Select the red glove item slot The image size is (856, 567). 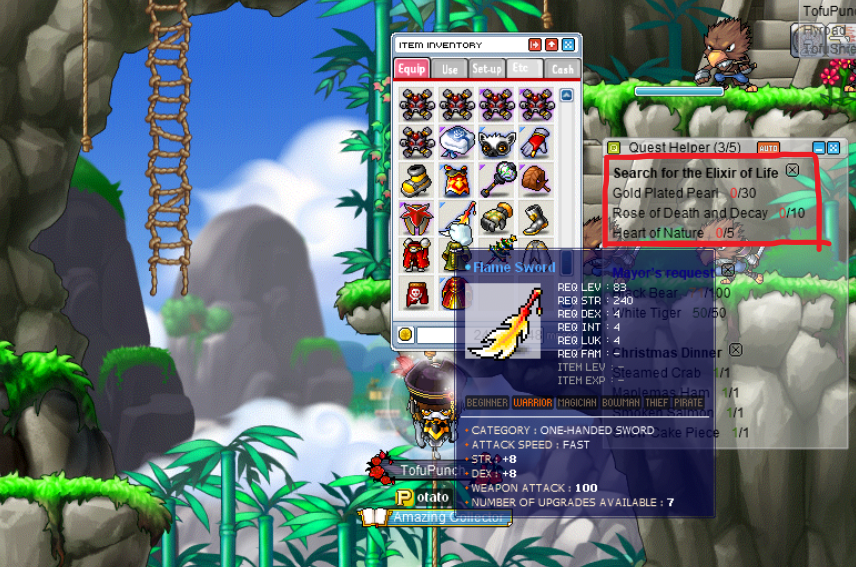point(535,141)
